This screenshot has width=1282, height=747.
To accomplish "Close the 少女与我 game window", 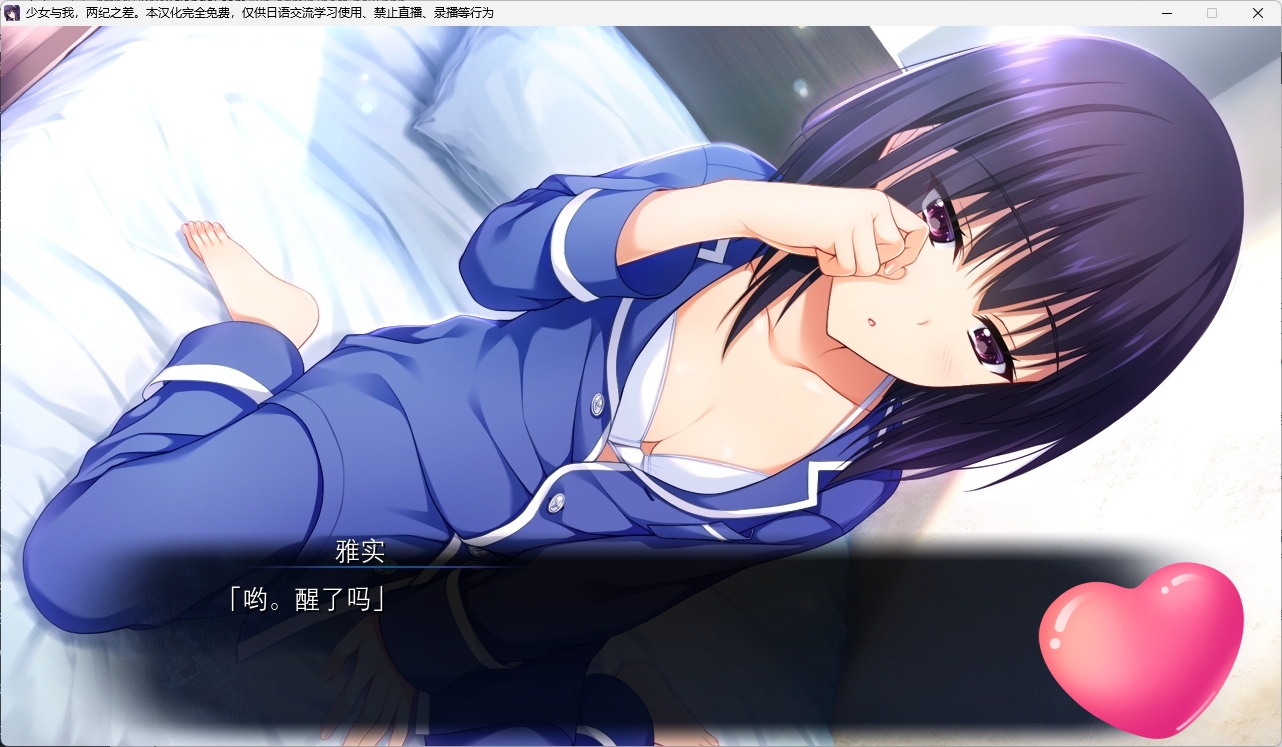I will [1257, 13].
